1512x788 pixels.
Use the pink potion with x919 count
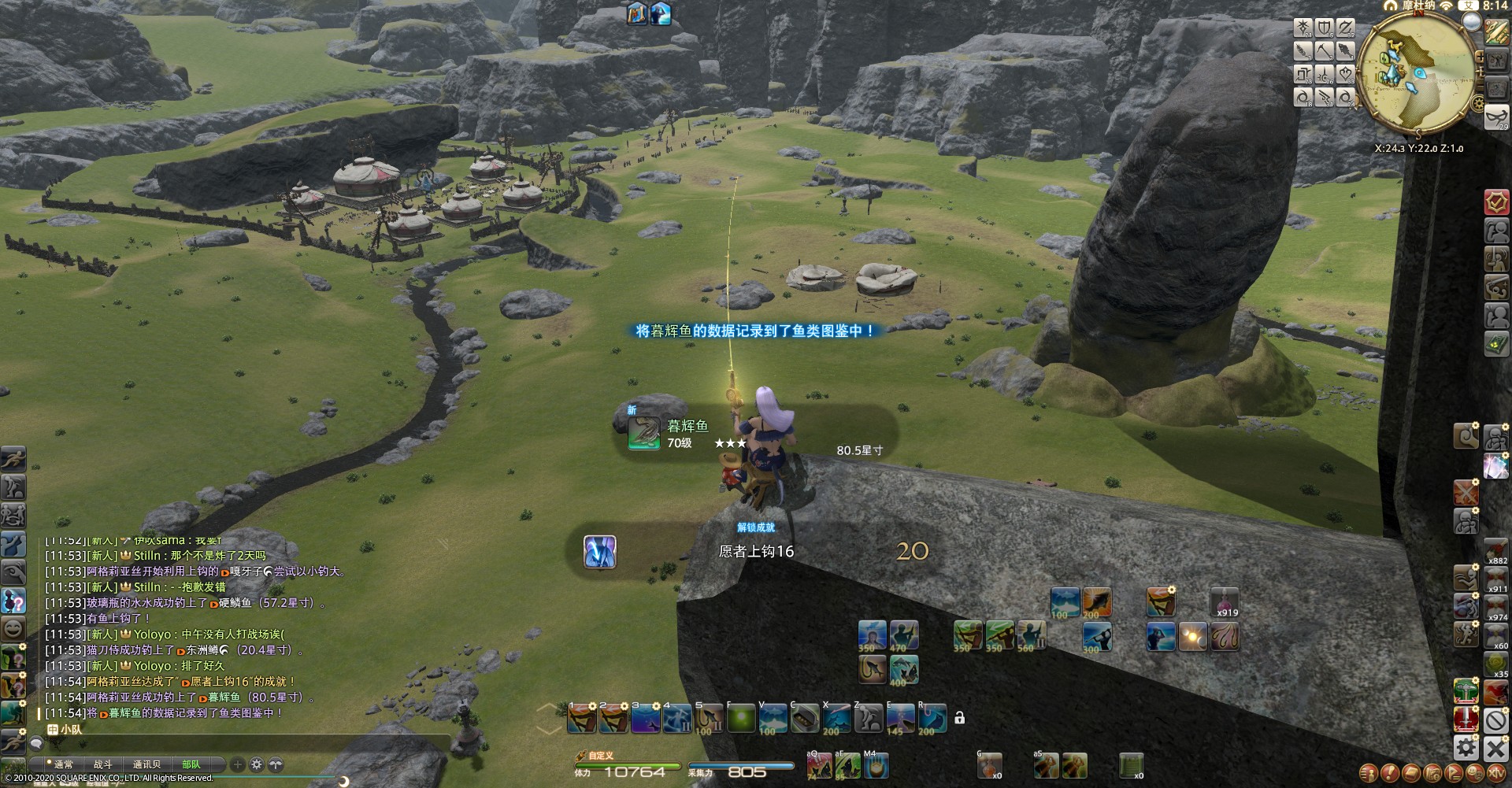coord(1225,604)
